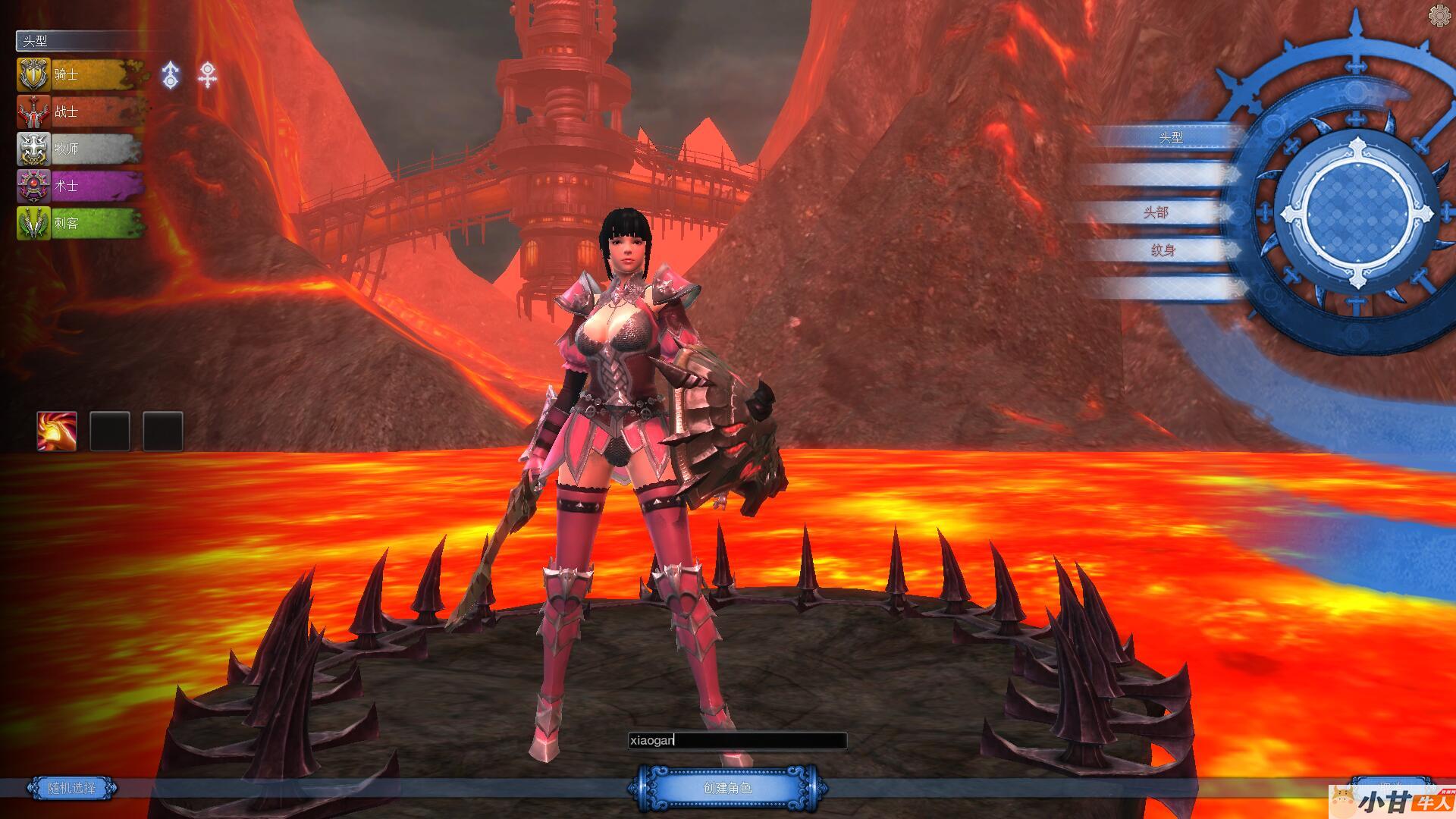
Task: Choose the 战士 warrior class
Action: [x=80, y=111]
